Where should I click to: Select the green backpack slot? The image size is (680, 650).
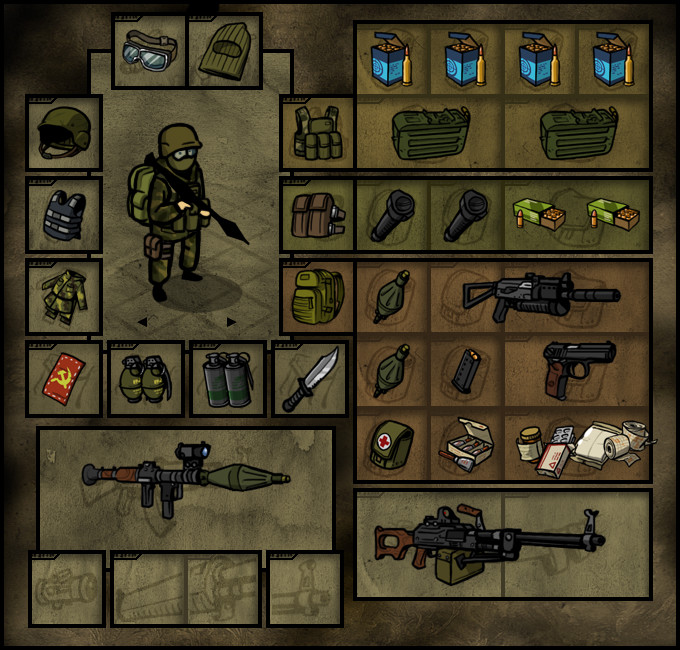coord(318,297)
